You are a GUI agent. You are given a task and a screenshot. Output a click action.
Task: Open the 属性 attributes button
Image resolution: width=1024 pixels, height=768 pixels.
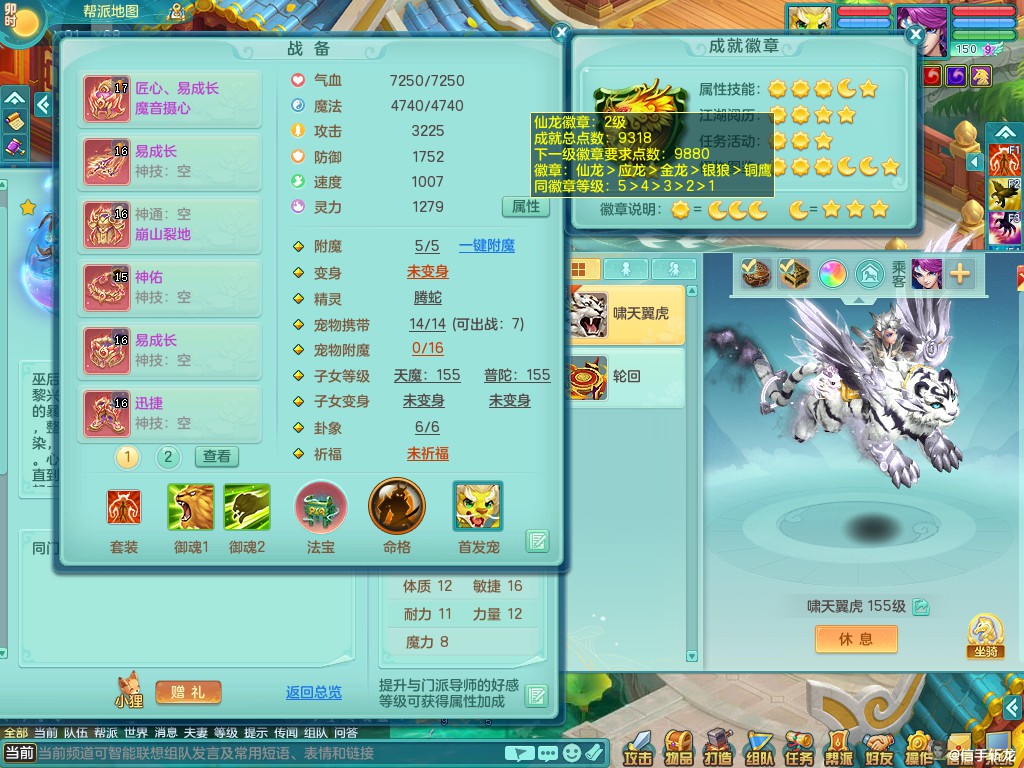(x=525, y=207)
